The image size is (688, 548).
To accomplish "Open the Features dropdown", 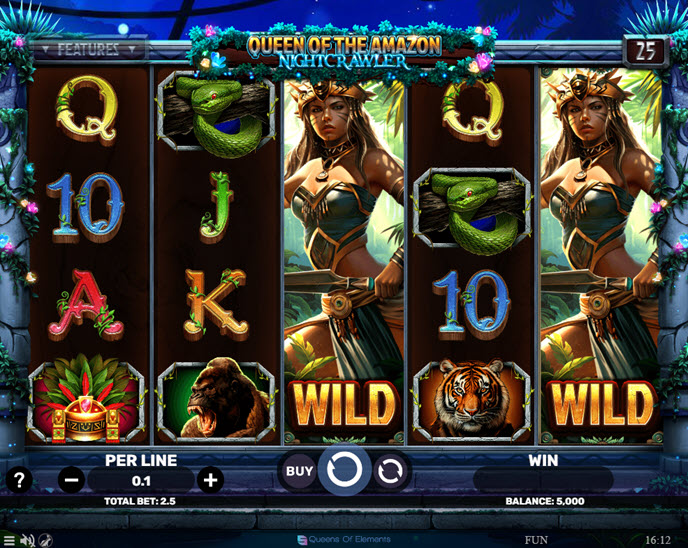I will pyautogui.click(x=87, y=48).
